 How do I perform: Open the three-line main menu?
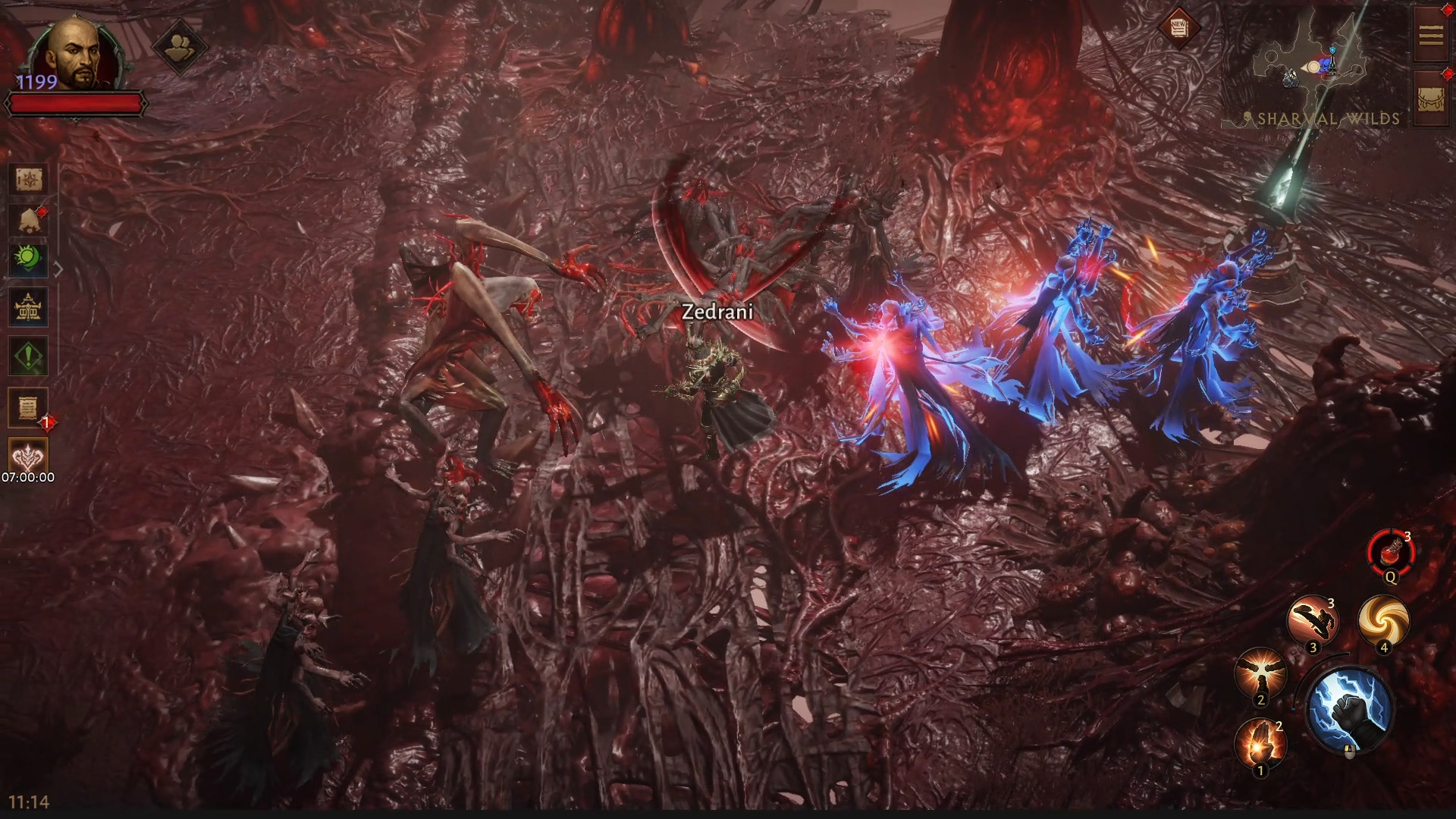tap(1431, 35)
